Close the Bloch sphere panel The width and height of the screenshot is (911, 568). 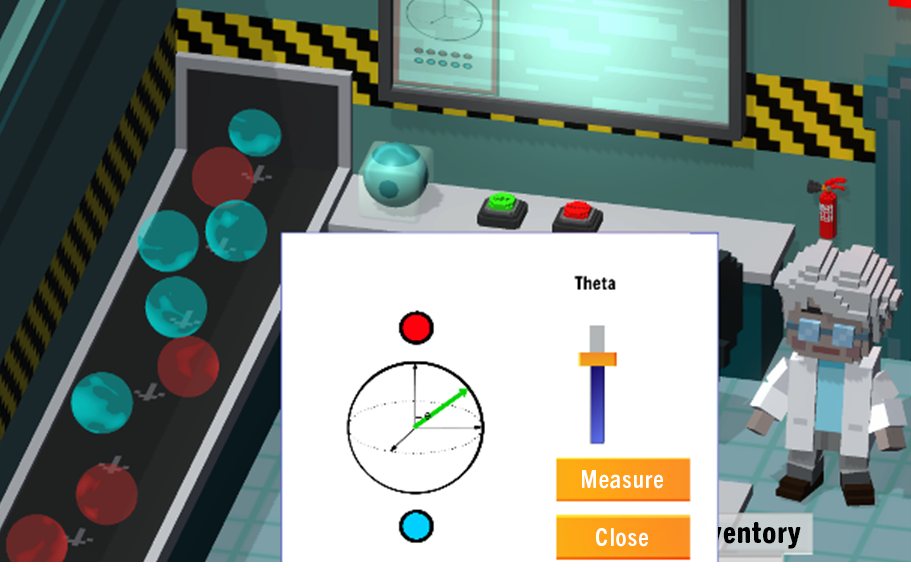point(622,537)
